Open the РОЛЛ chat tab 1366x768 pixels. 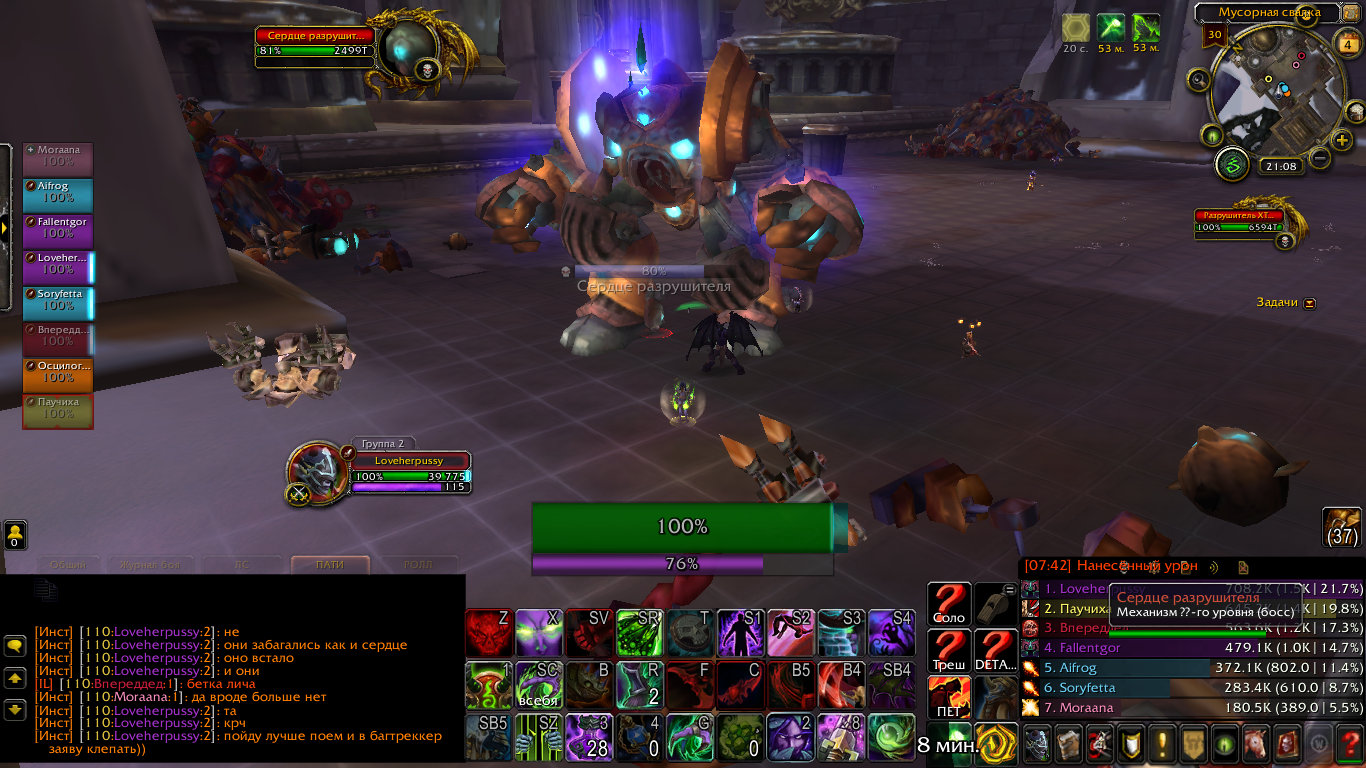[x=417, y=565]
